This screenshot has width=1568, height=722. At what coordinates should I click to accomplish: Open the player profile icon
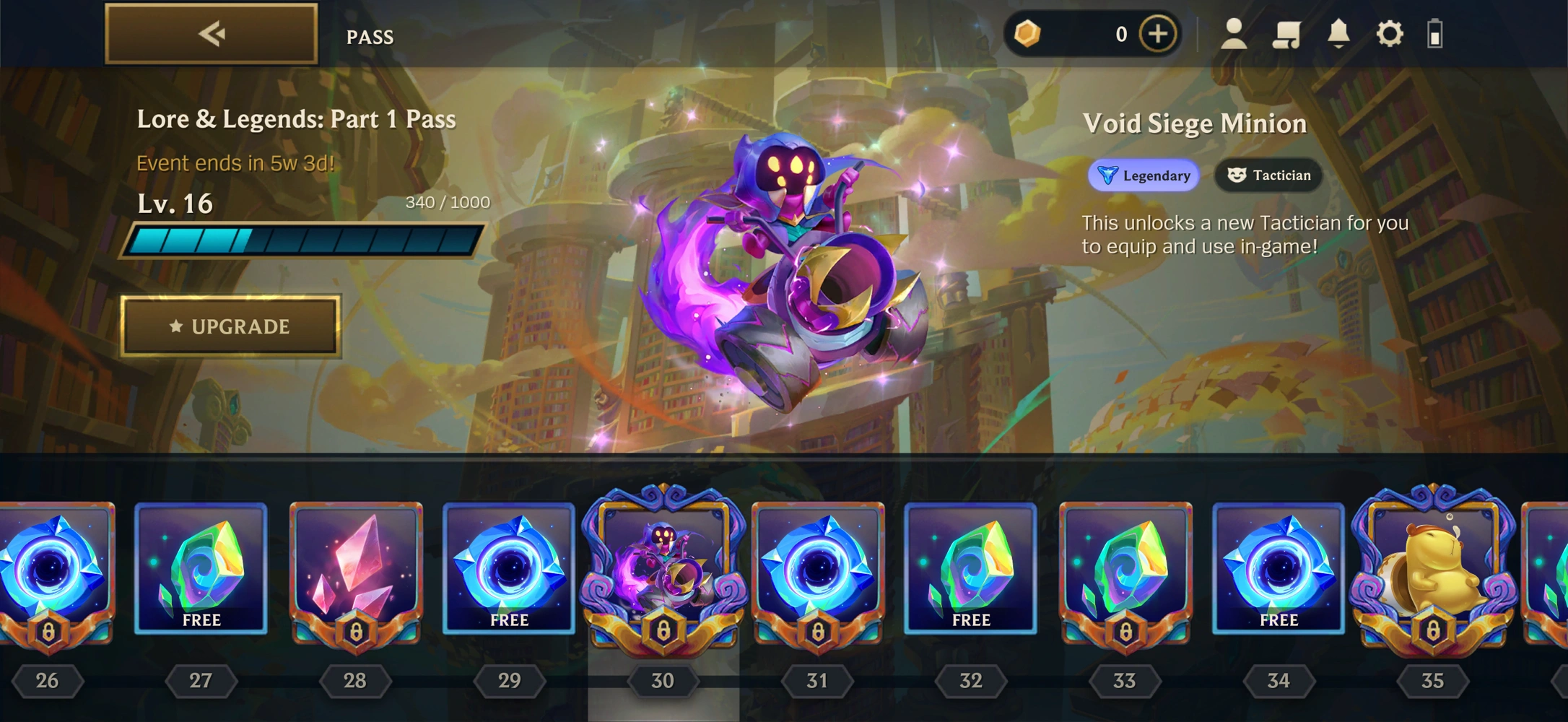[1234, 34]
